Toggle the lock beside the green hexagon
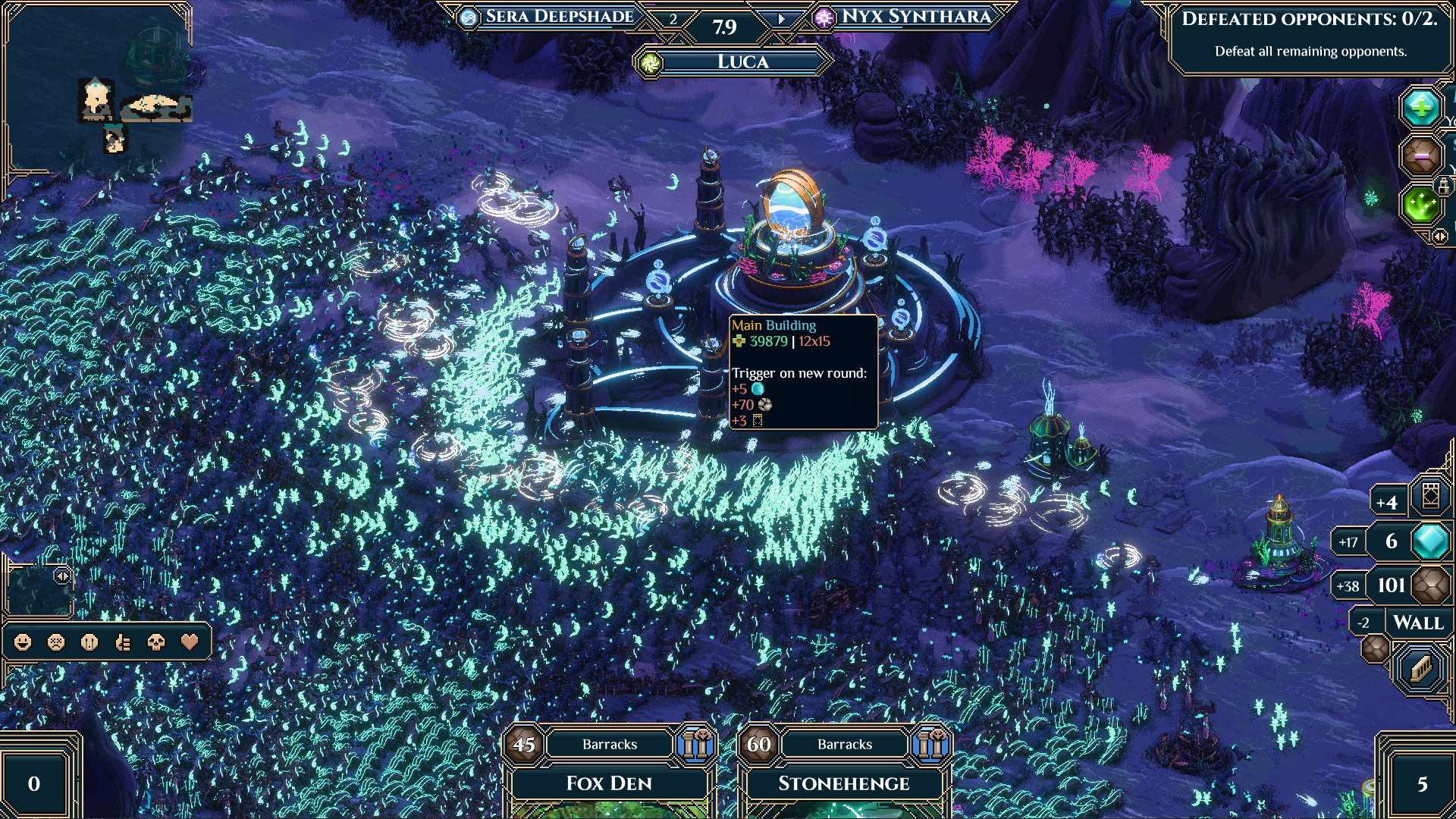 [1444, 186]
